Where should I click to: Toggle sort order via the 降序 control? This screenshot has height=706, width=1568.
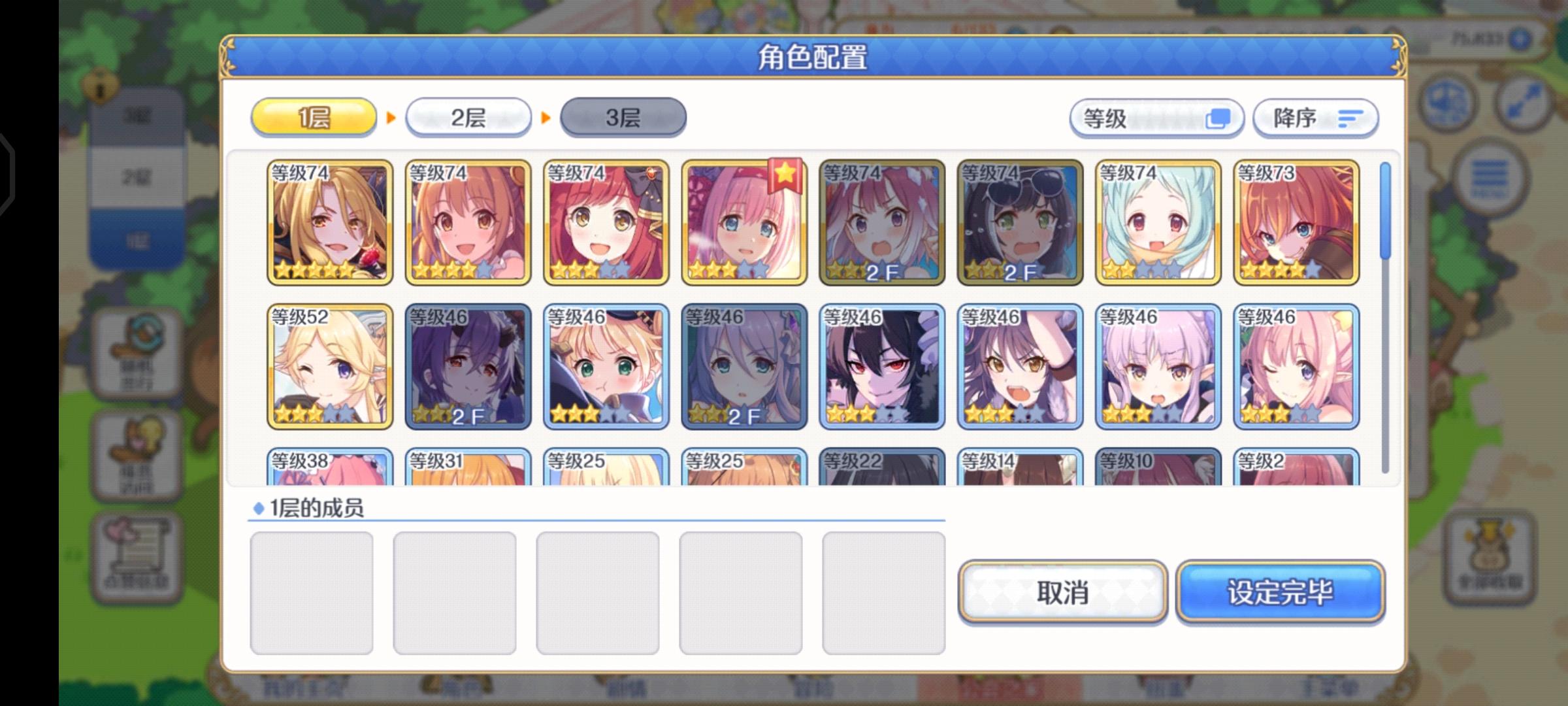(1315, 118)
